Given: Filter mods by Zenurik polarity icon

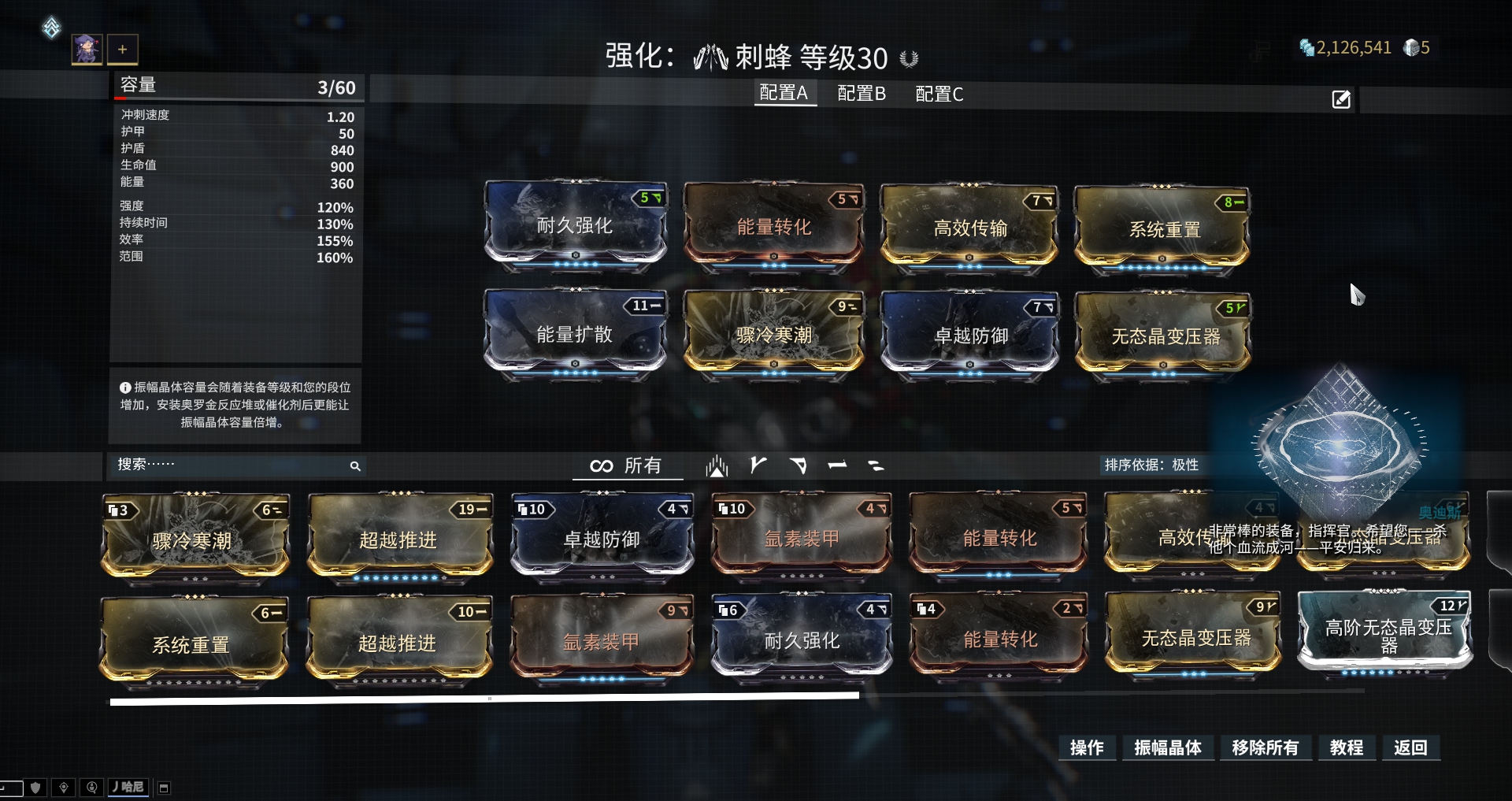Looking at the screenshot, I should click(876, 465).
